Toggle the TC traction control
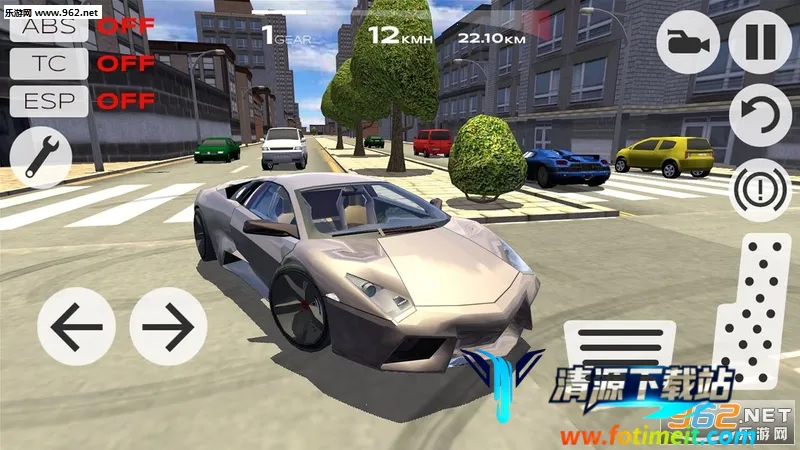Screen dimensions: 800x450 [48, 64]
